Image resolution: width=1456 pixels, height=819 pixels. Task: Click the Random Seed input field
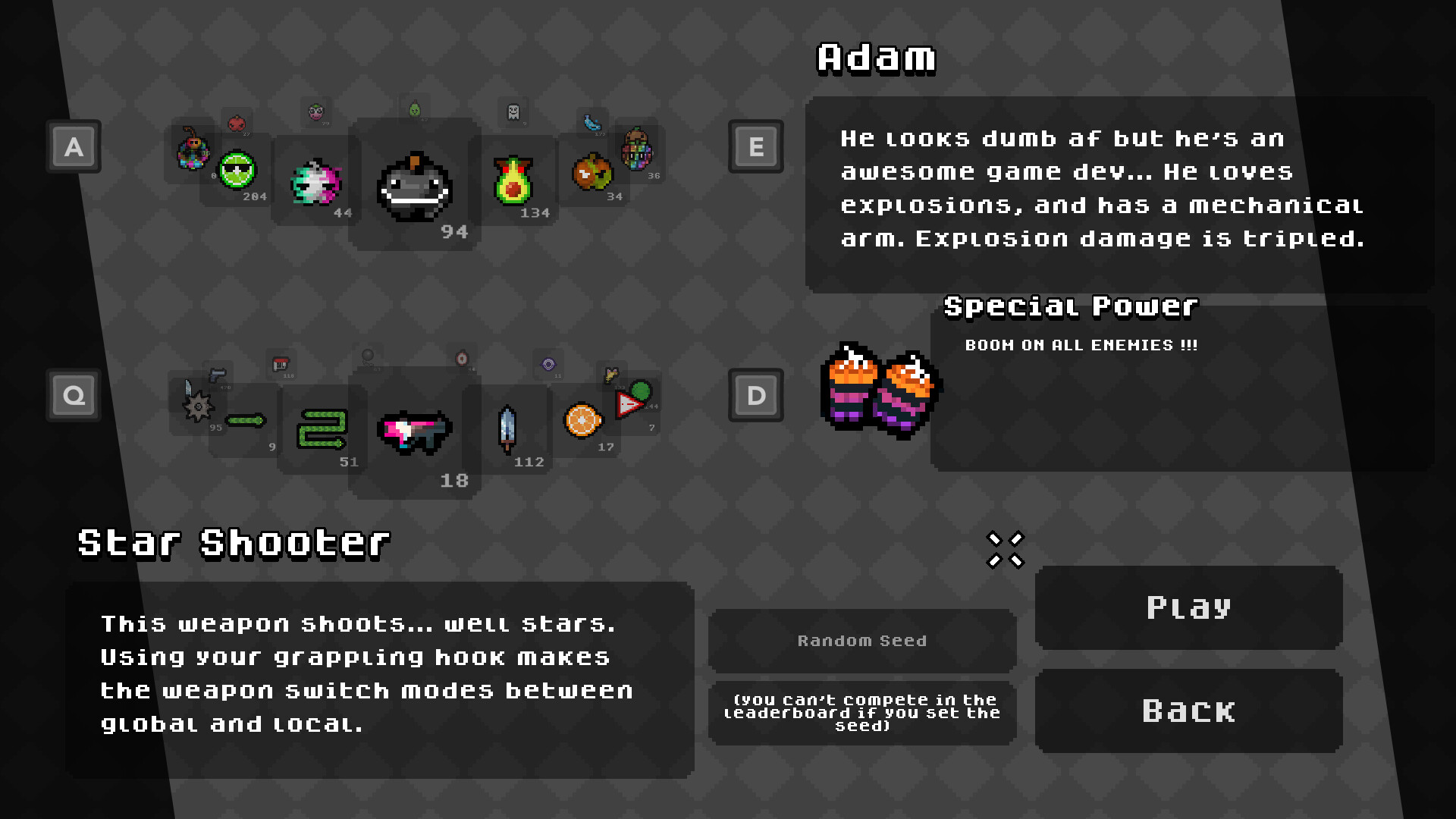pyautogui.click(x=861, y=641)
